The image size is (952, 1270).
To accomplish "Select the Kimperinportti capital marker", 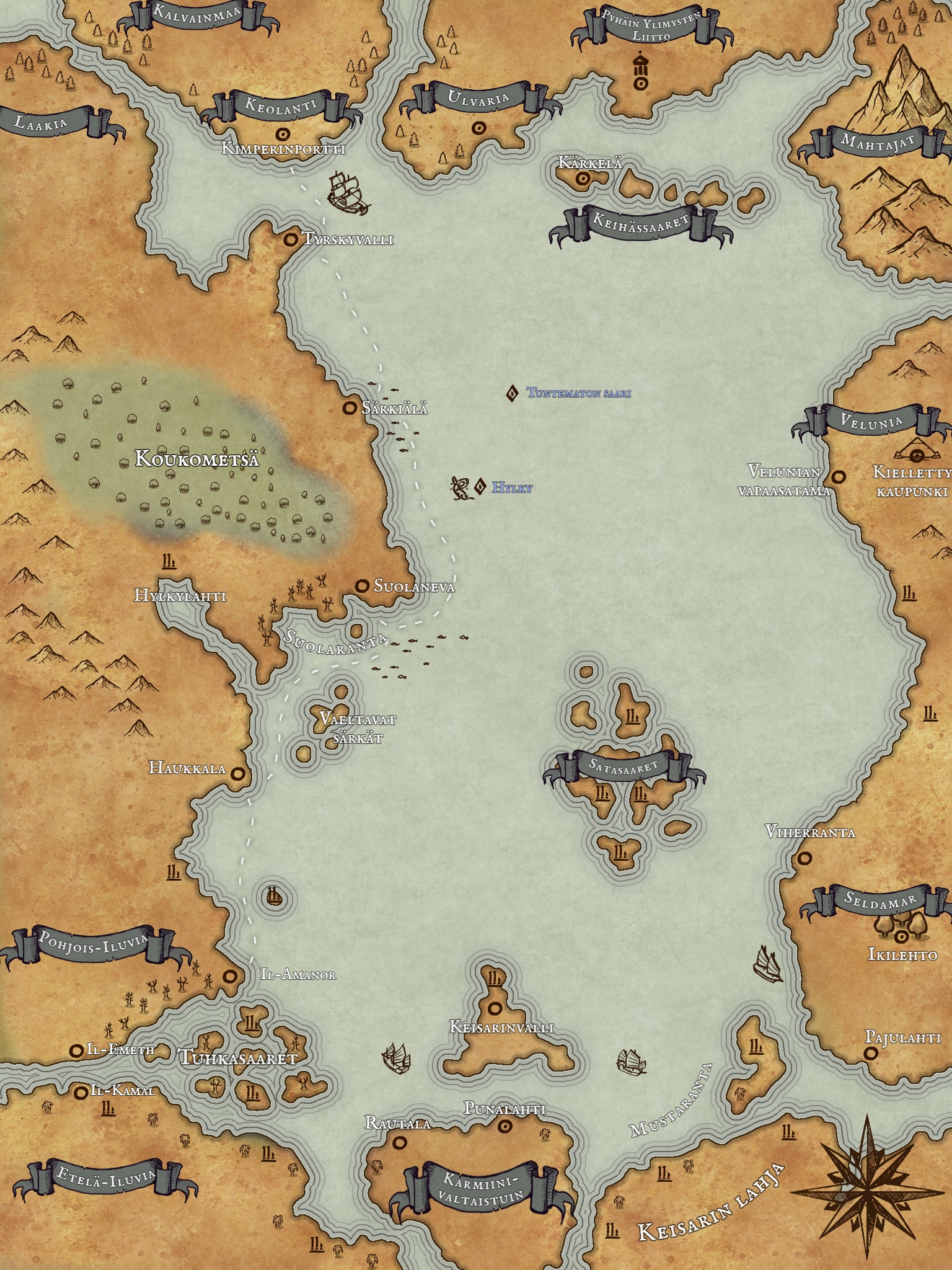I will click(x=283, y=133).
